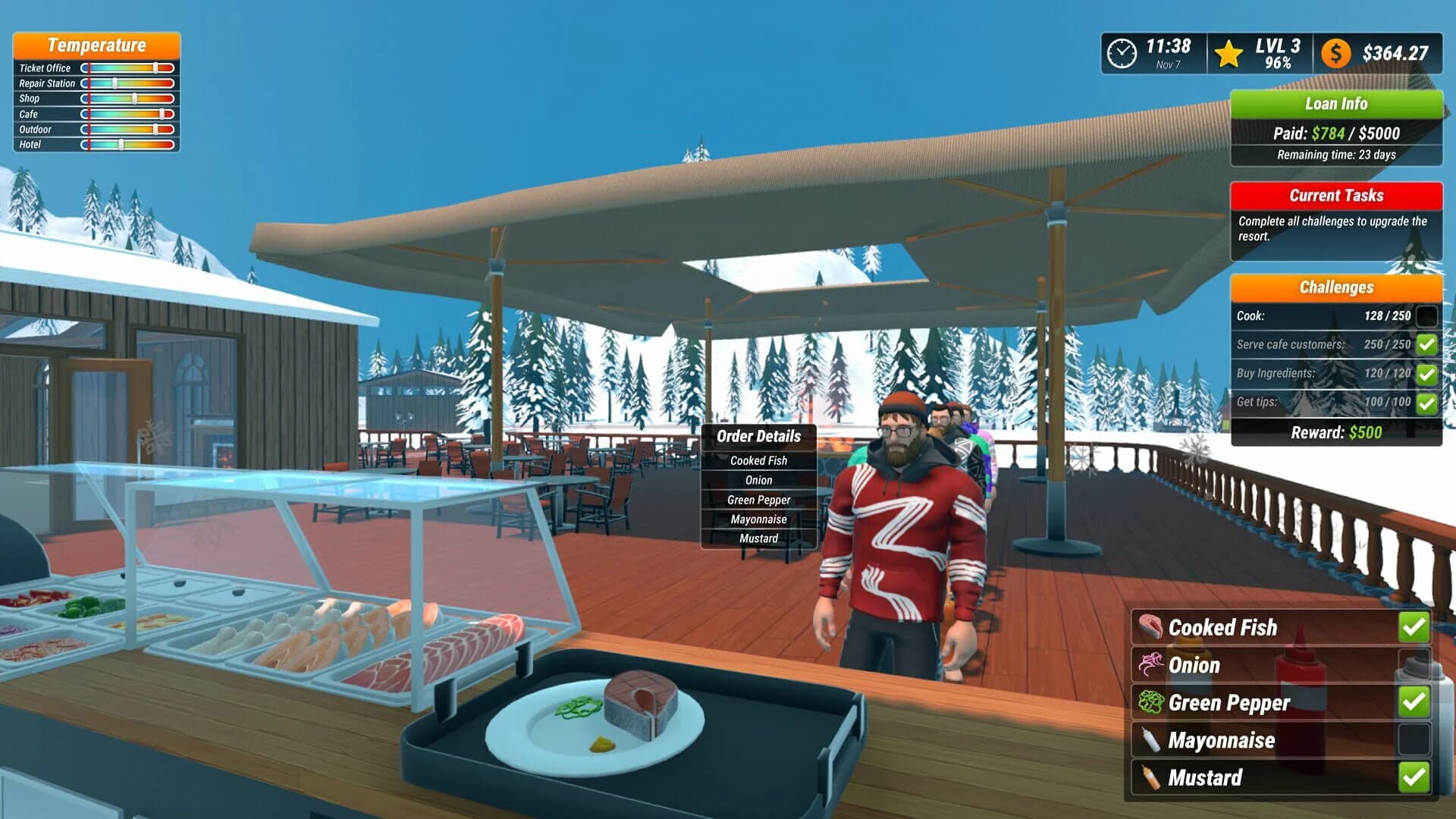Click the LVL 3 star icon
Image resolution: width=1456 pixels, height=819 pixels.
coord(1228,53)
